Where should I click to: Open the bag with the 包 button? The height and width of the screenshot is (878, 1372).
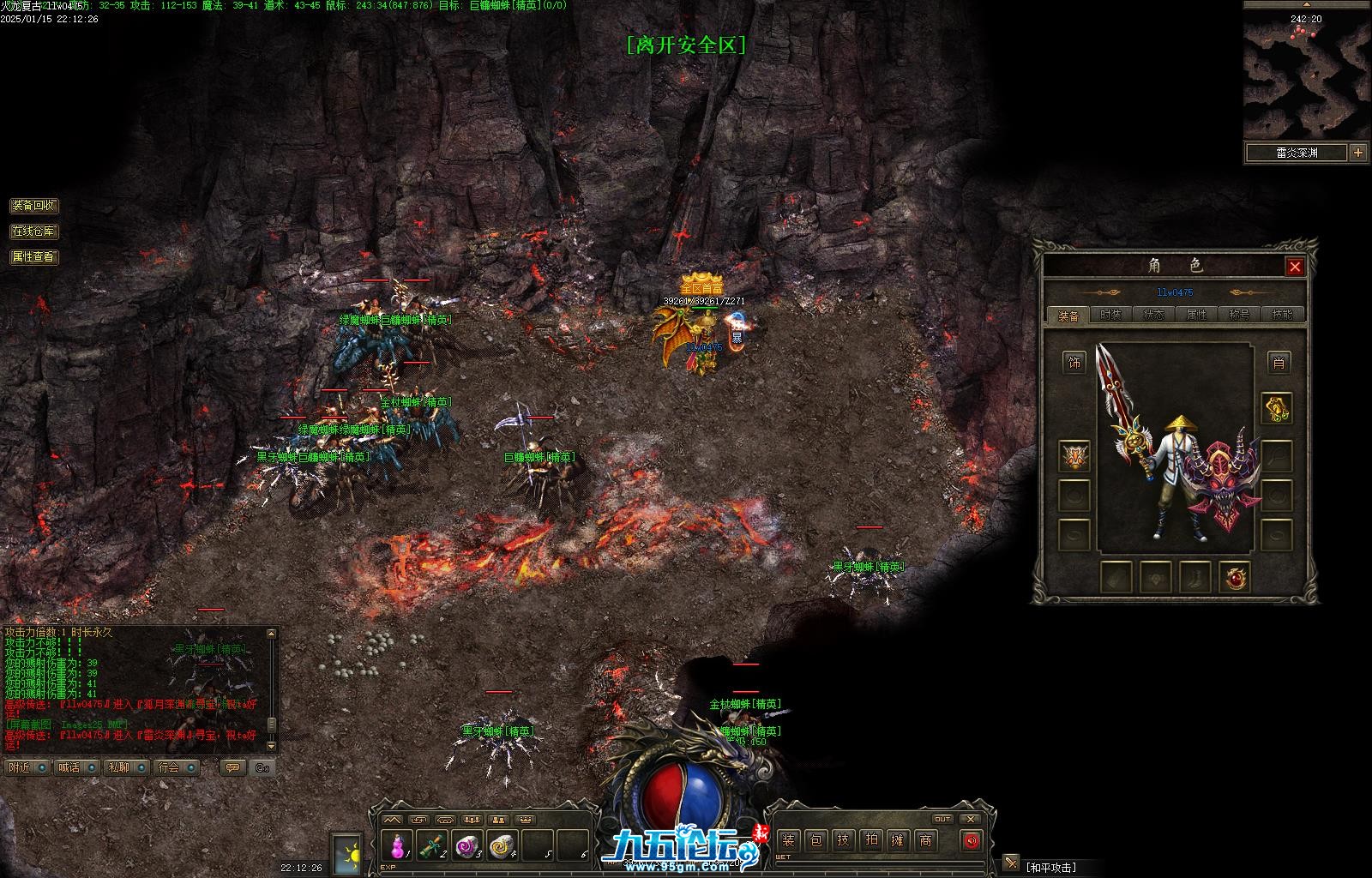tap(815, 840)
